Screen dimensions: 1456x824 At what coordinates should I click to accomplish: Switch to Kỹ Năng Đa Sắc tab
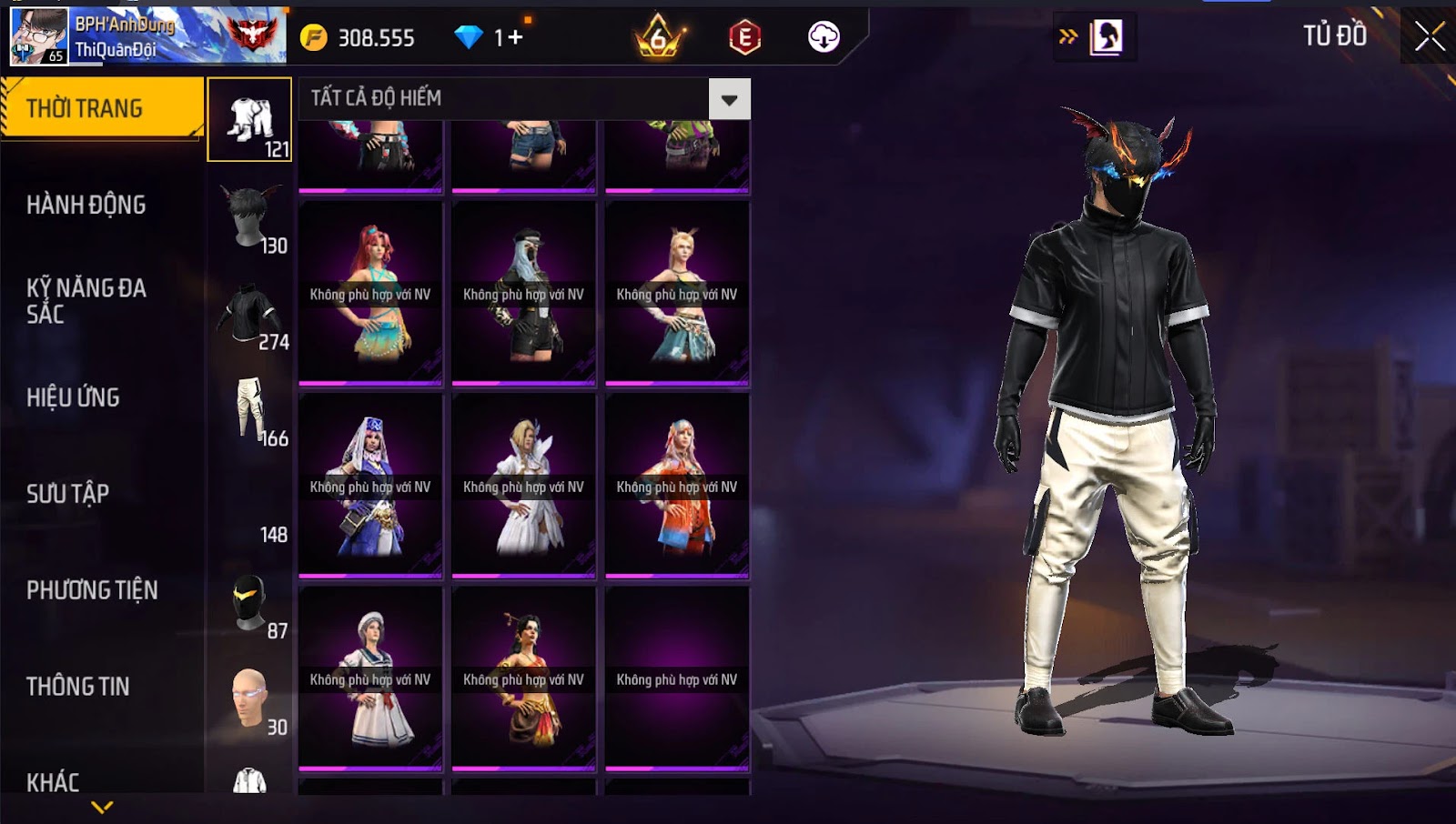point(86,301)
